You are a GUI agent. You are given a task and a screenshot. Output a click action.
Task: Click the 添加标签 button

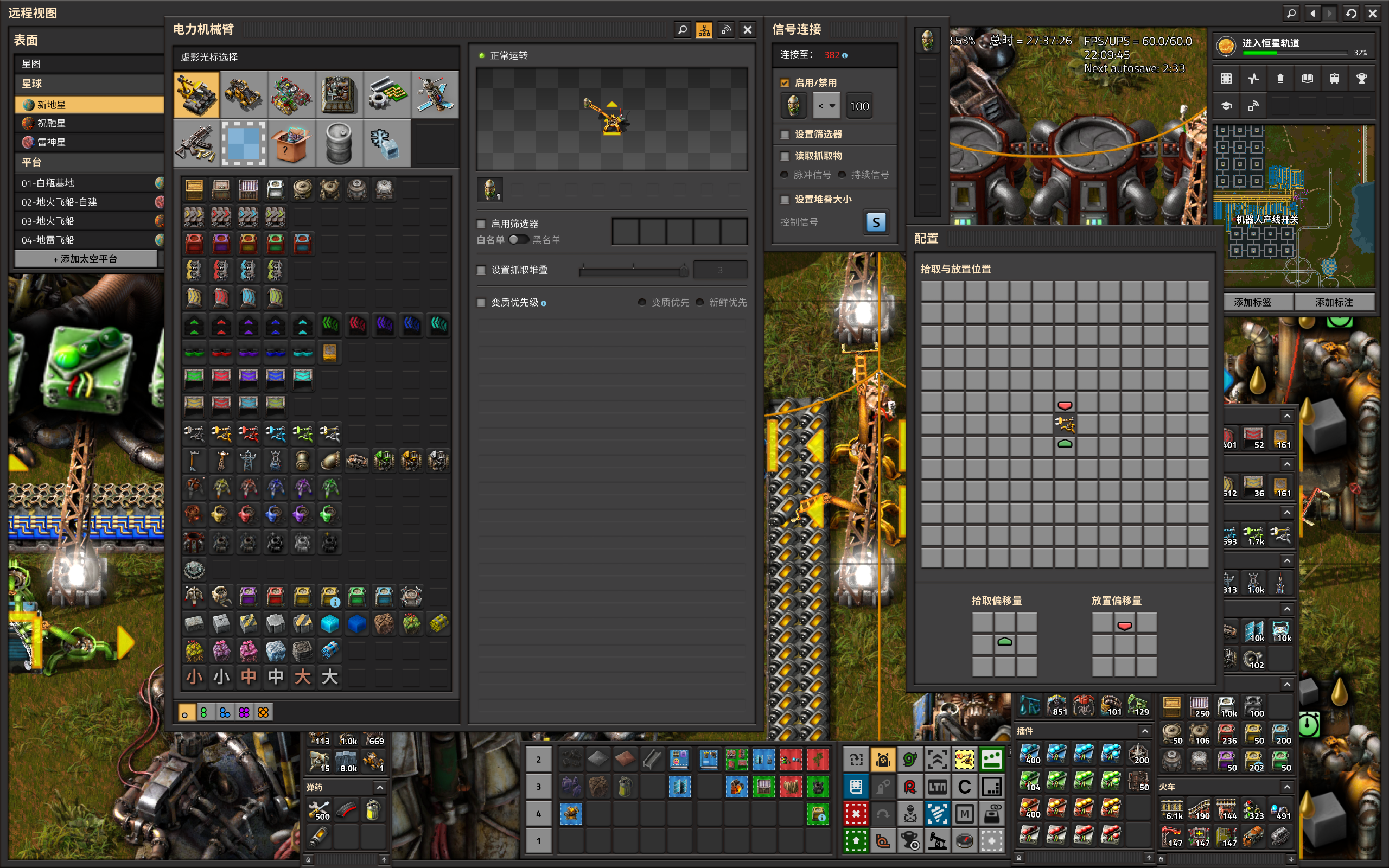pyautogui.click(x=1252, y=302)
